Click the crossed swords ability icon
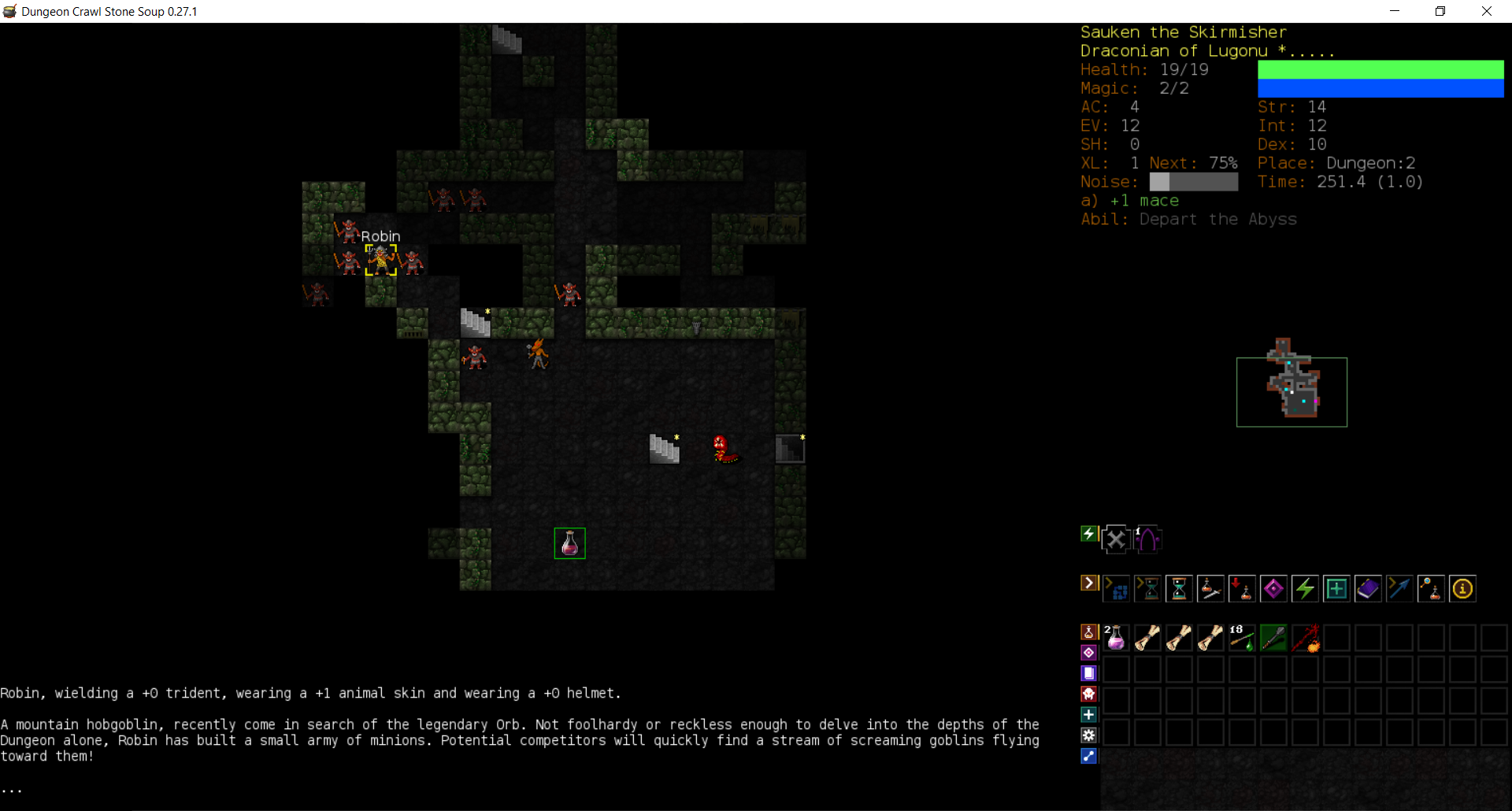Screen dimensions: 1512x811 1116,539
